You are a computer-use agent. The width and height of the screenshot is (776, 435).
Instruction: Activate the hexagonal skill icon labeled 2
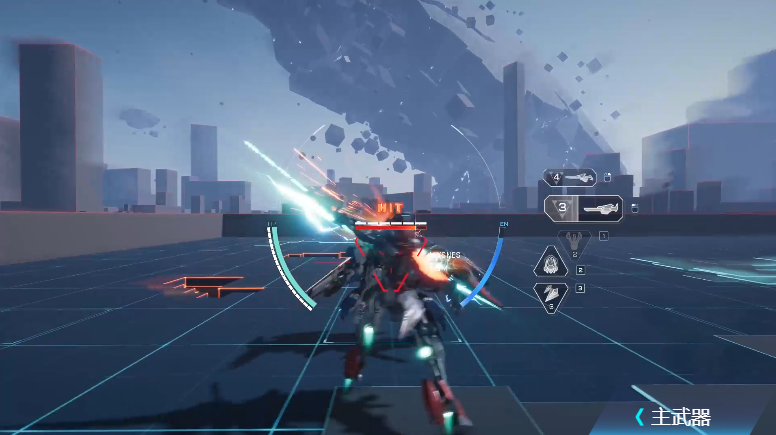tap(550, 264)
